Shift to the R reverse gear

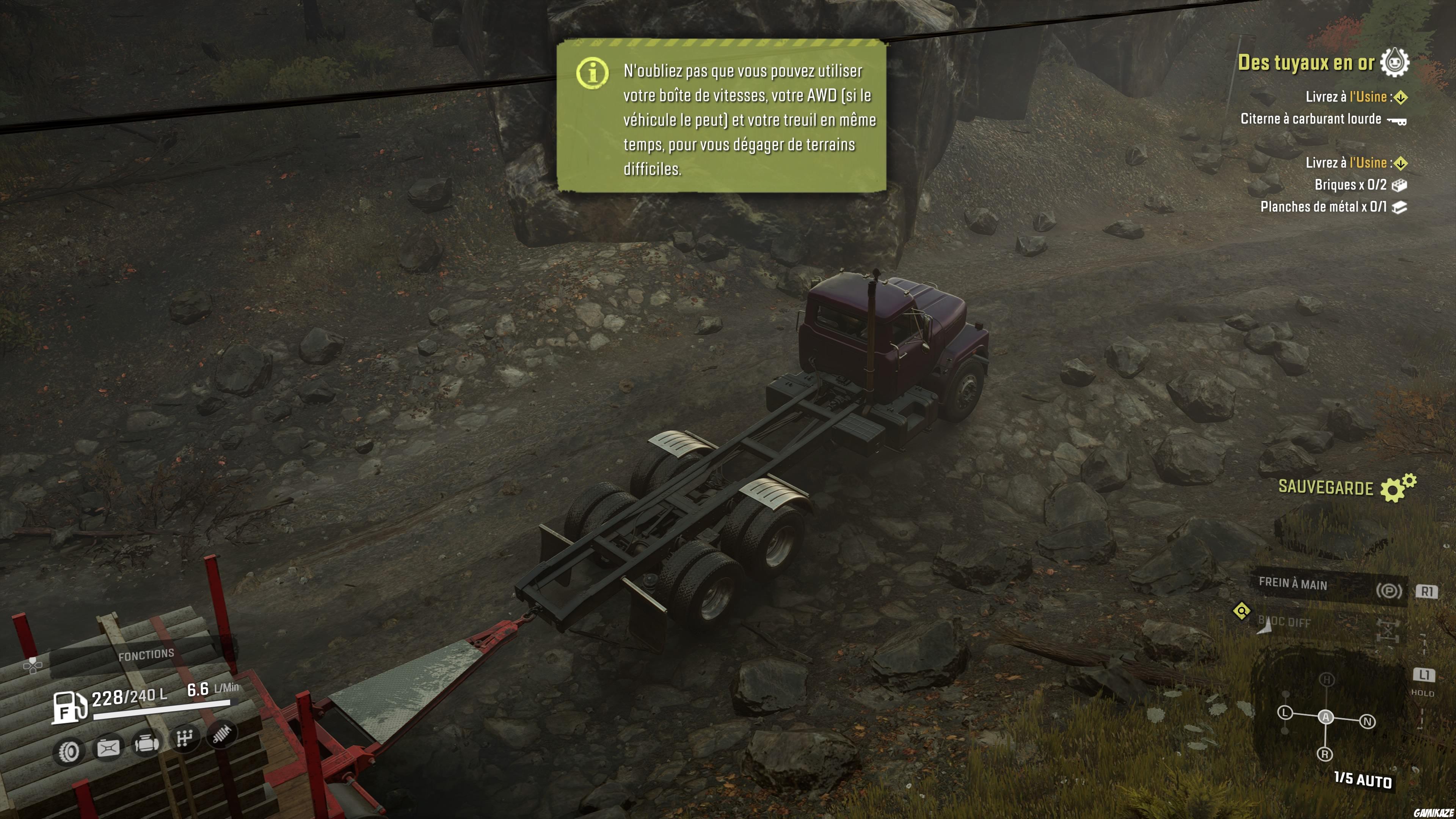(1325, 754)
